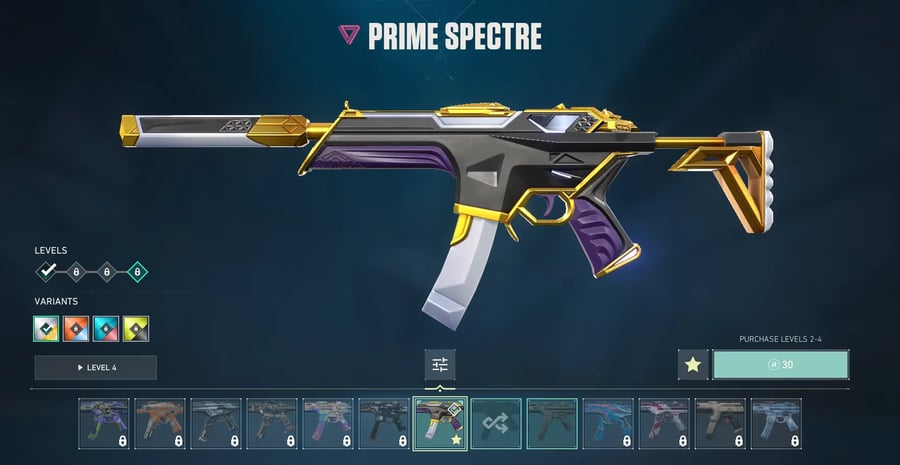Purchase levels 2-4 for 30
The image size is (900, 465).
click(781, 365)
